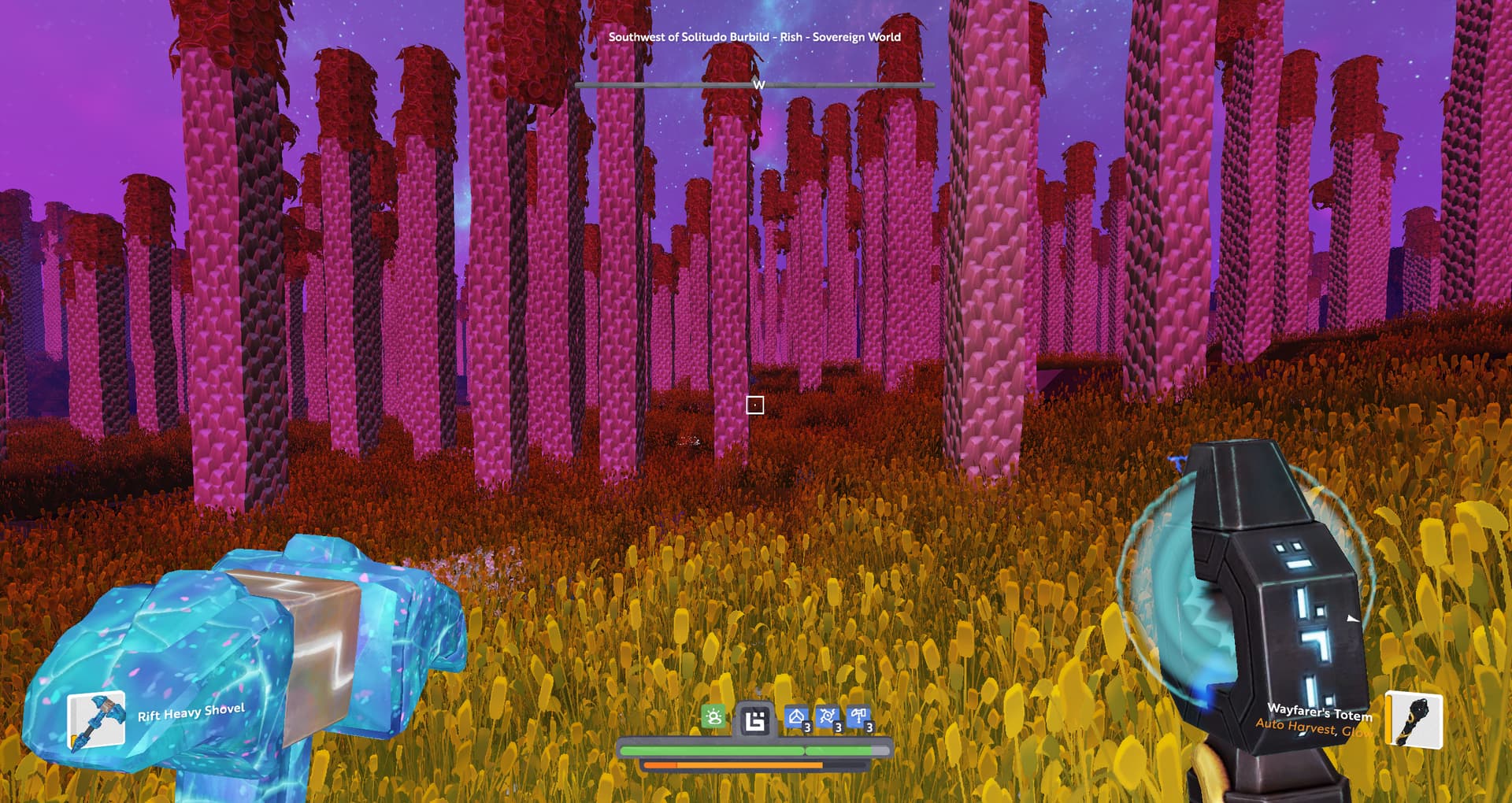Click the compass bar heading indicator
This screenshot has height=803, width=1512.
(x=758, y=84)
